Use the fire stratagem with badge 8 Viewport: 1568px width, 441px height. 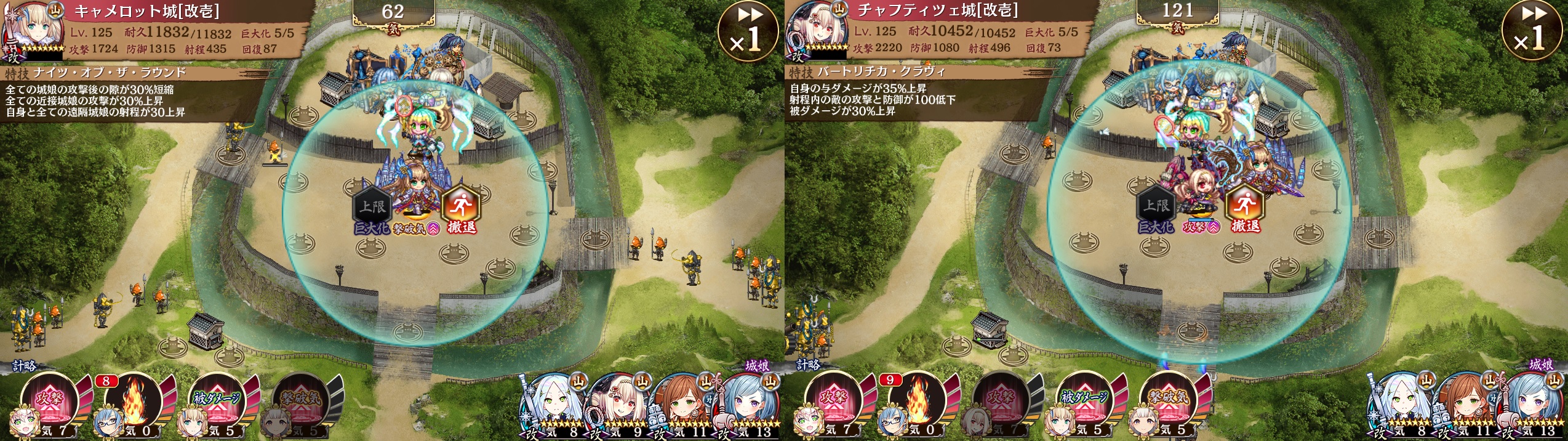(133, 402)
